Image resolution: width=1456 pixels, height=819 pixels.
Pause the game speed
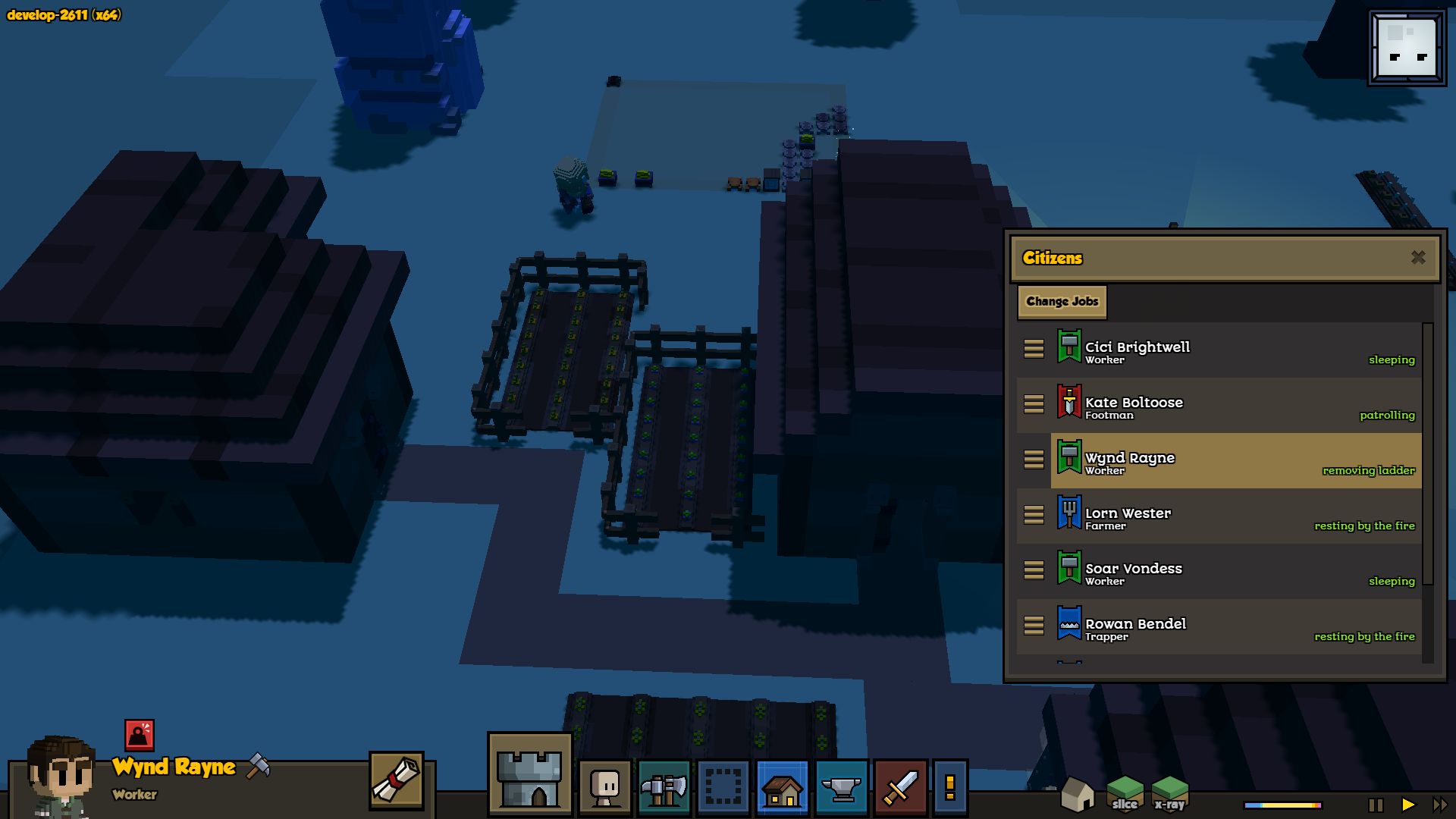click(x=1376, y=805)
